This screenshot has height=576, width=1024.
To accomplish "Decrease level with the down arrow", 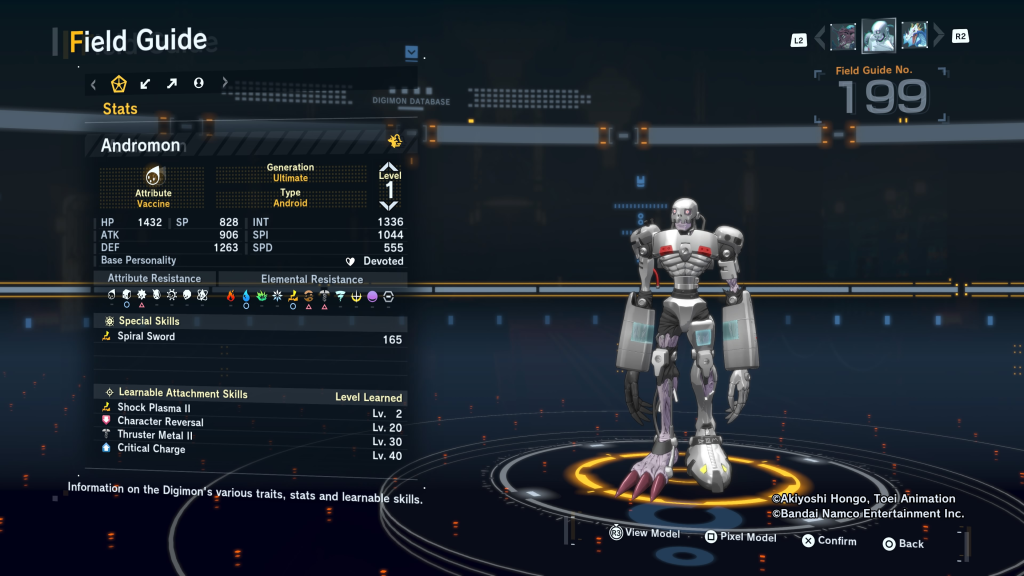I will point(389,205).
